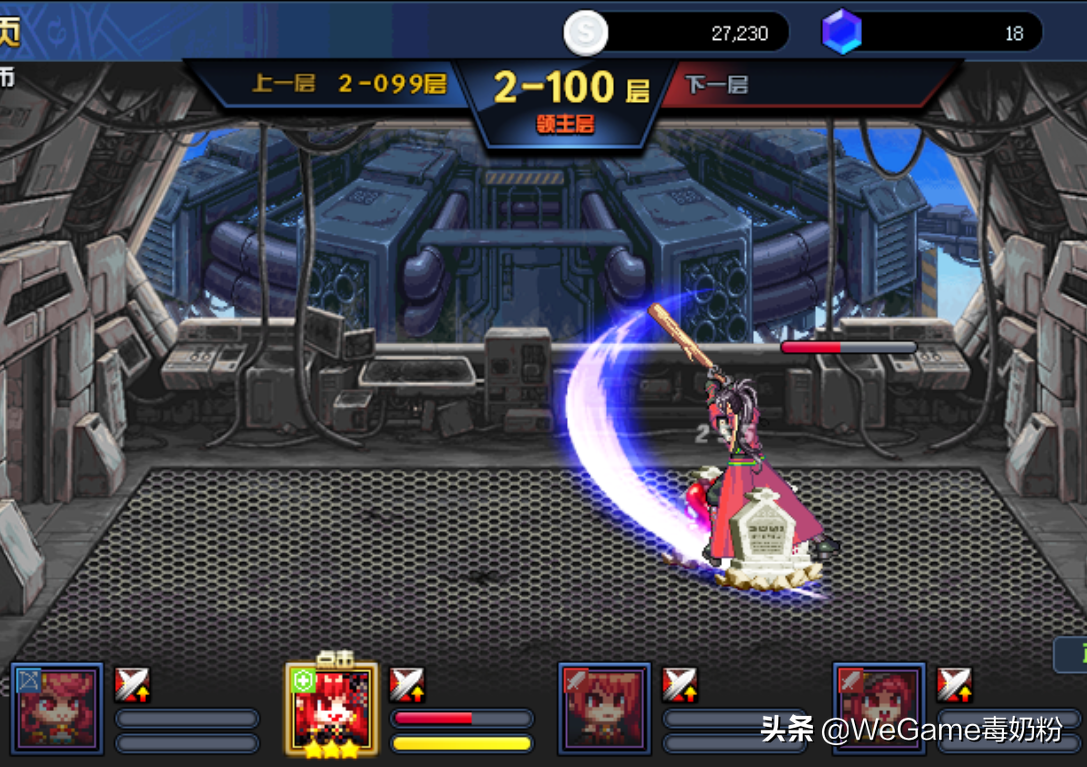Click the blue gem currency icon

pos(841,33)
